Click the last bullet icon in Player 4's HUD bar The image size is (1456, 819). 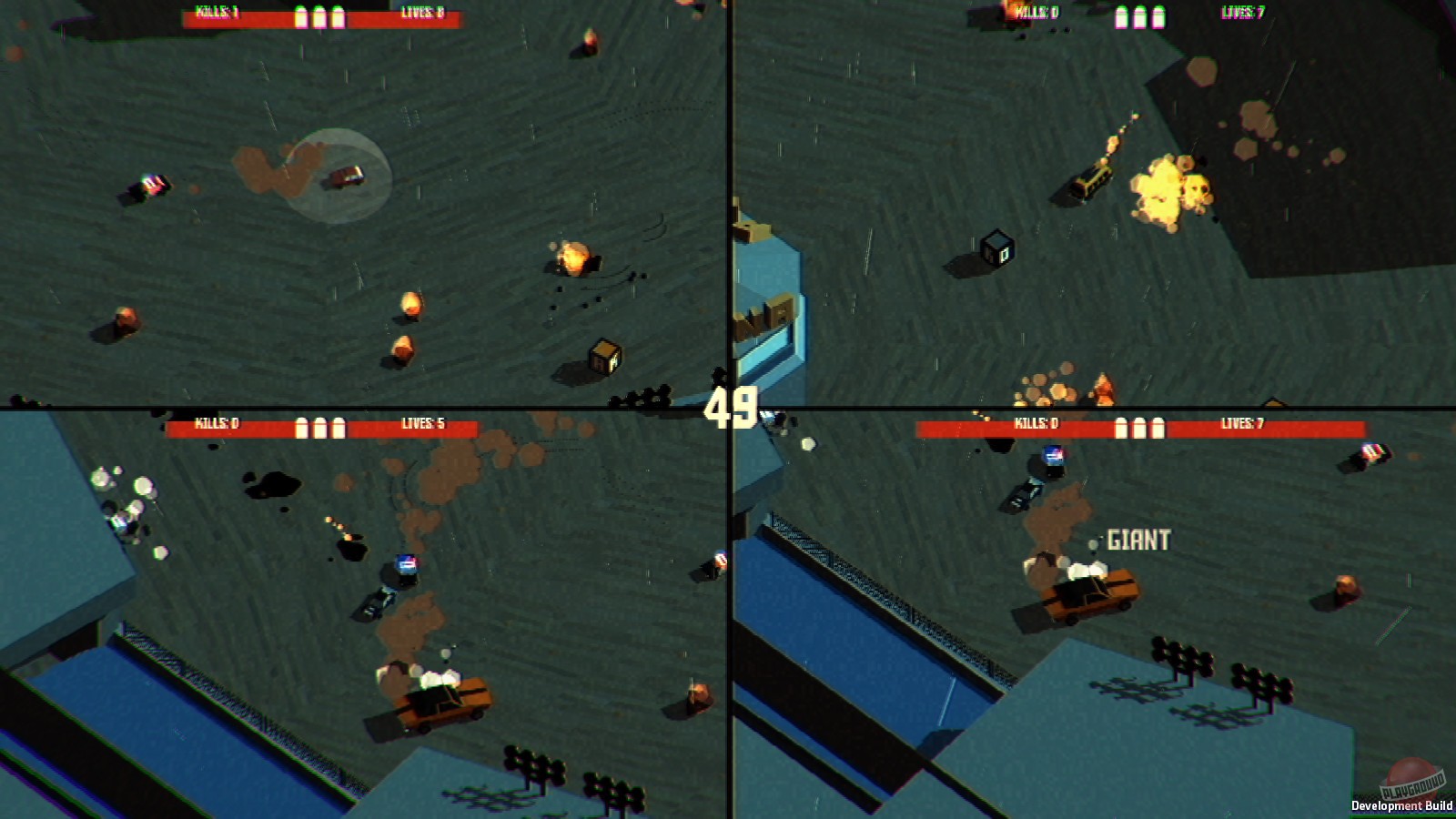click(1157, 426)
